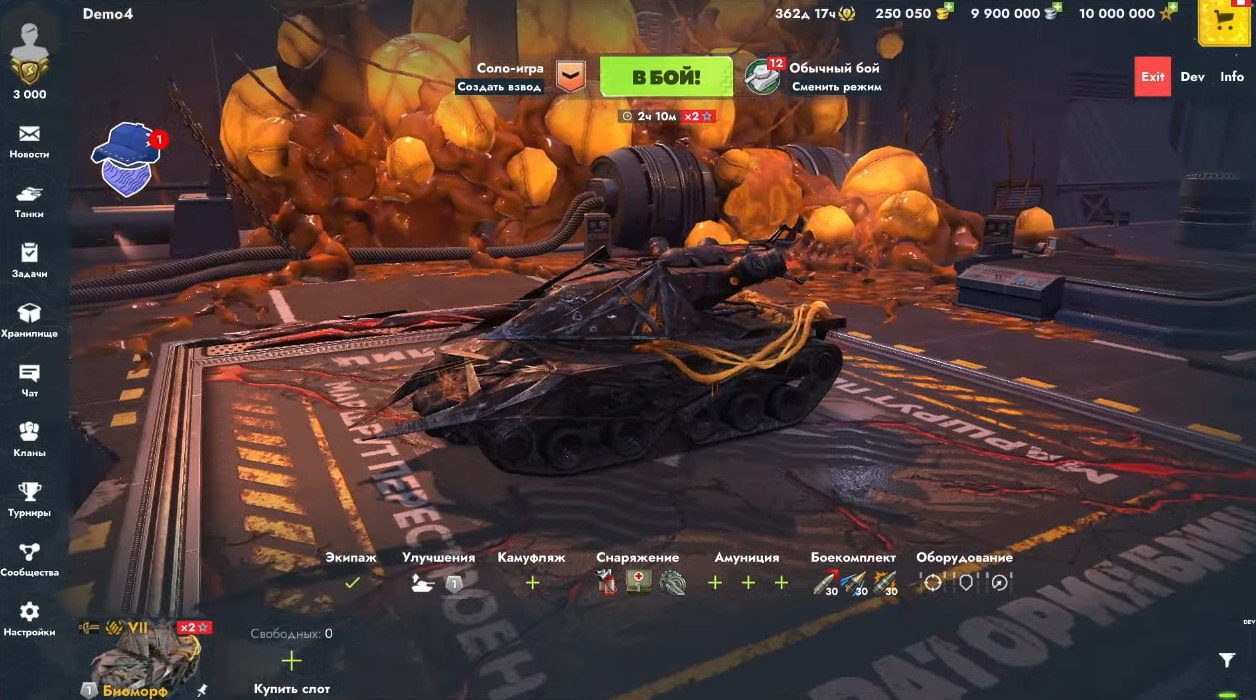
Task: Open the Новости news menu
Action: (29, 141)
